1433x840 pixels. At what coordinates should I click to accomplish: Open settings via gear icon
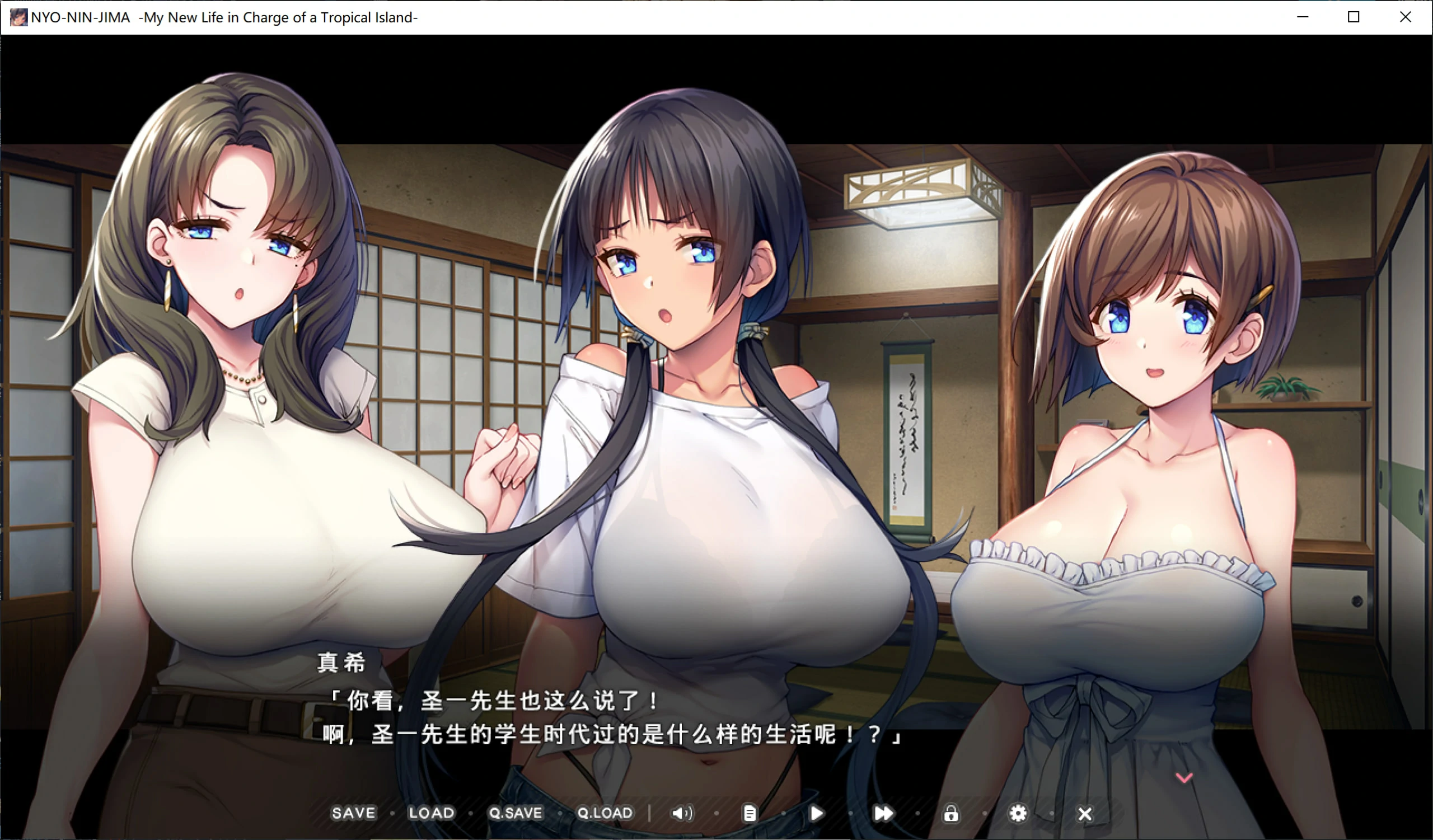point(1018,814)
